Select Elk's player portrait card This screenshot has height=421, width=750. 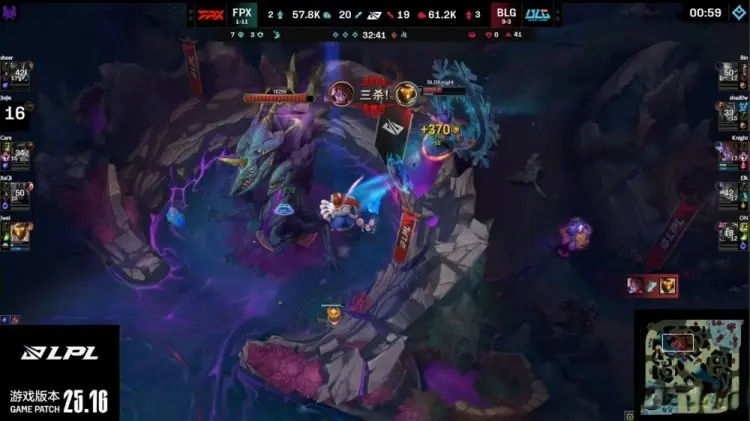coord(727,195)
